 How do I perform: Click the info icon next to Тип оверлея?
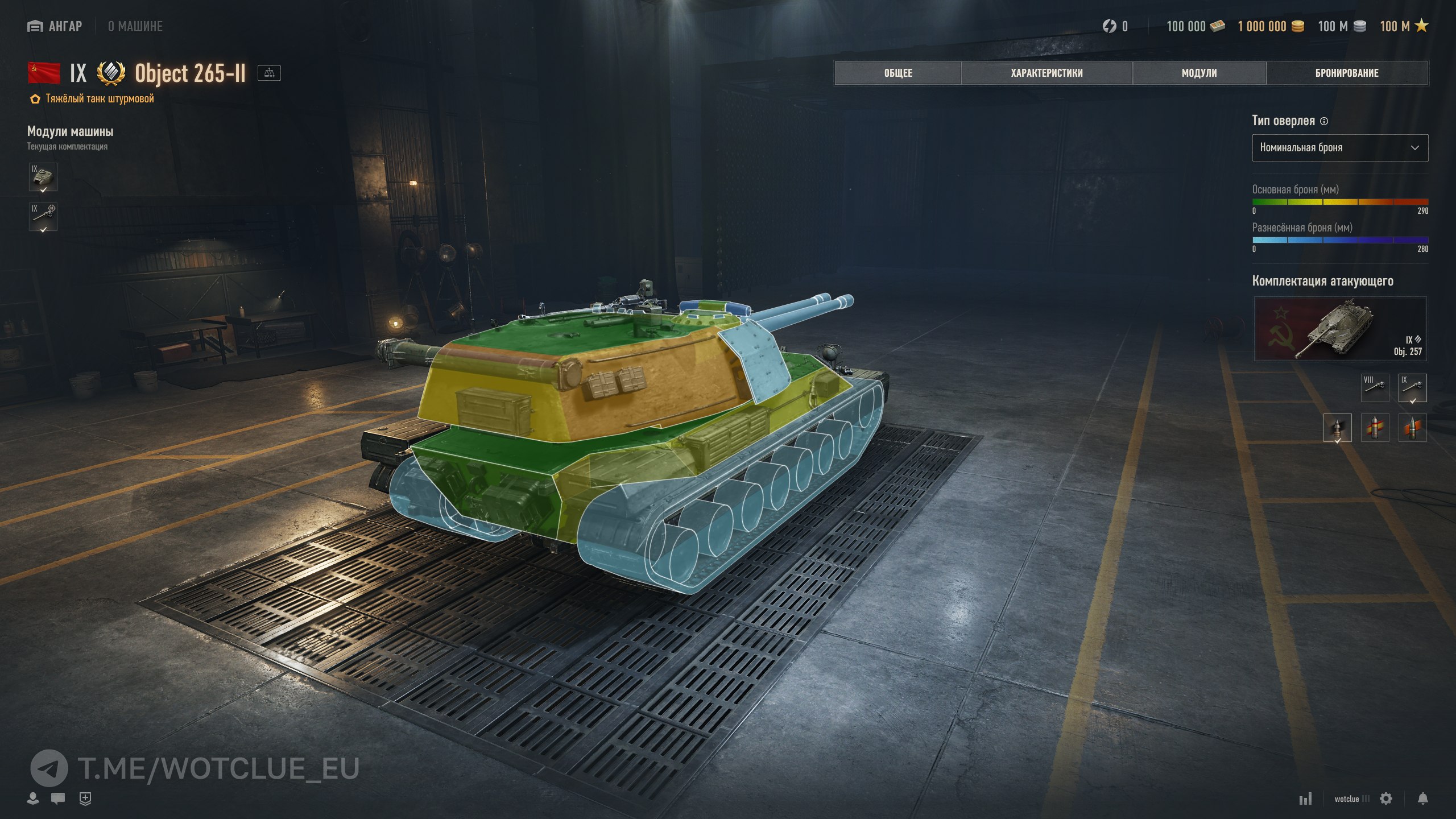pos(1324,121)
